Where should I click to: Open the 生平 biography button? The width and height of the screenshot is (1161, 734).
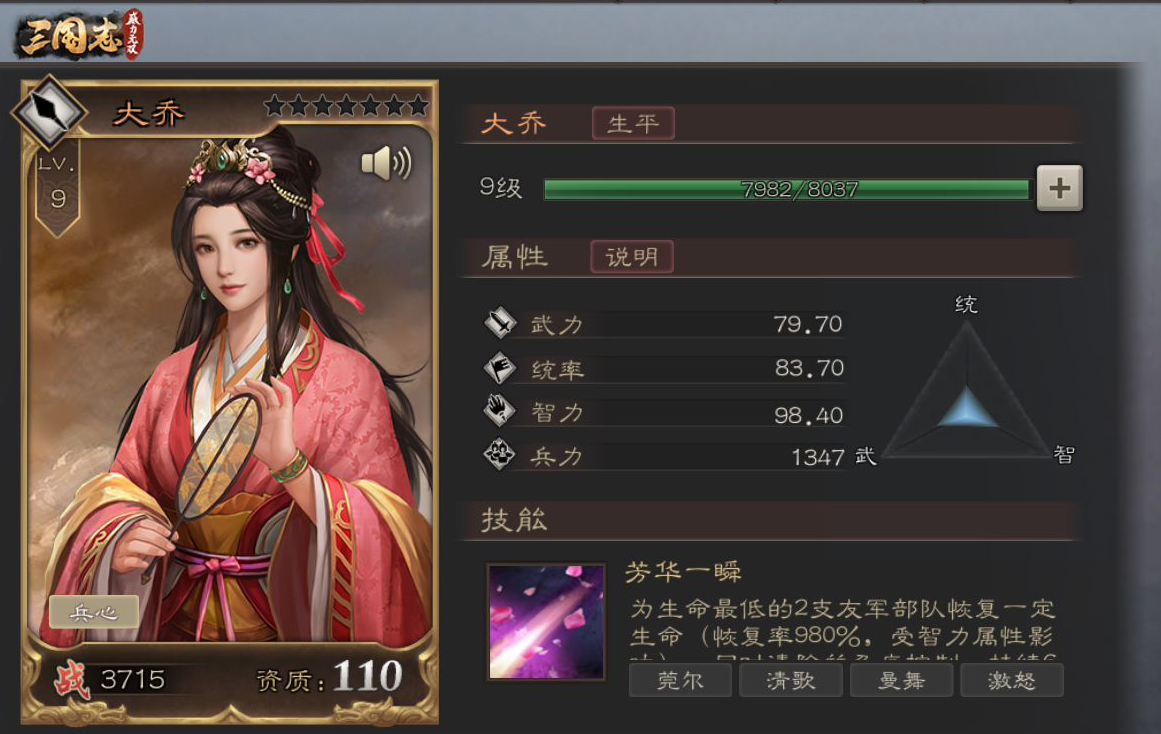633,124
